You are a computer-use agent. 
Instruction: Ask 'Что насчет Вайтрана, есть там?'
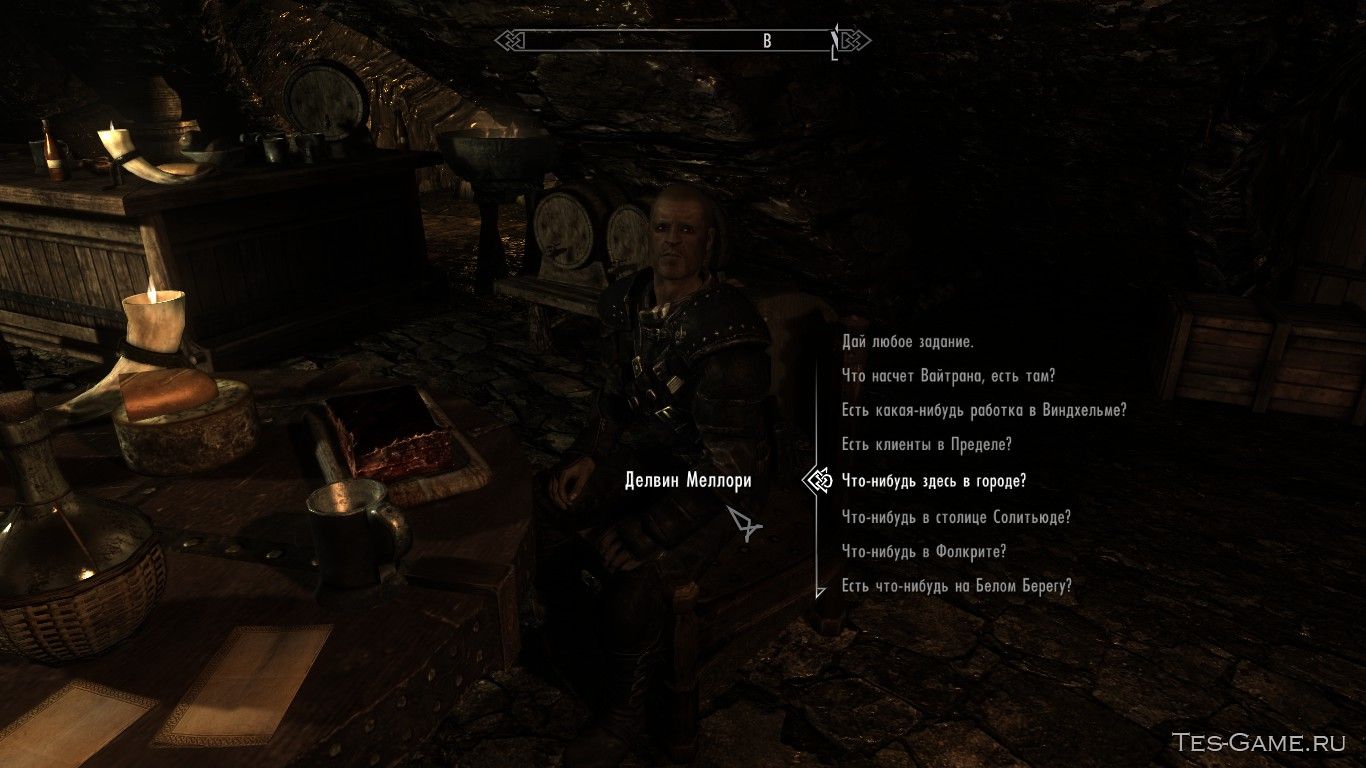click(x=950, y=376)
